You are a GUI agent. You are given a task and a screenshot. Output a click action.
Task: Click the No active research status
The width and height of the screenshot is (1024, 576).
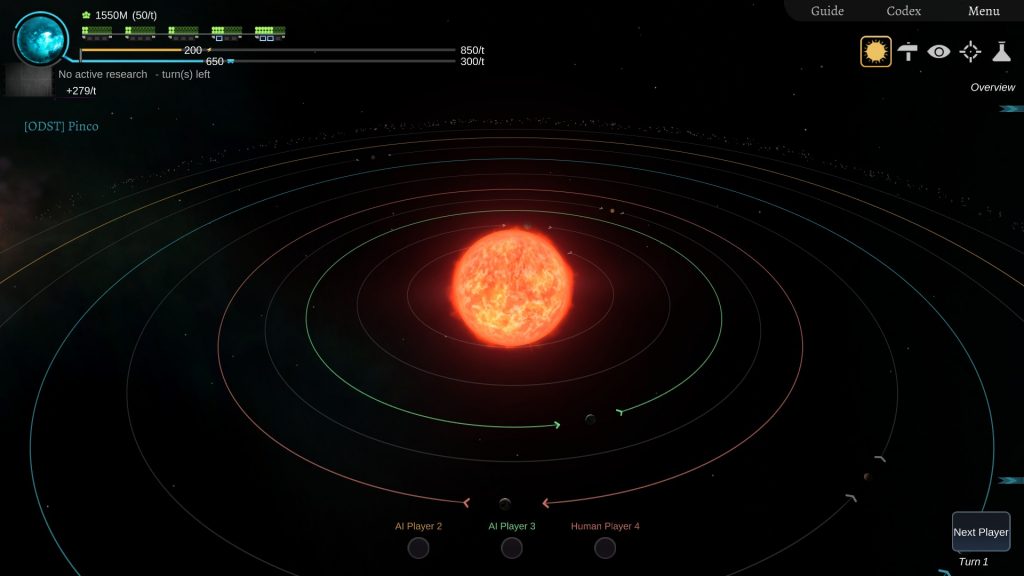click(103, 75)
